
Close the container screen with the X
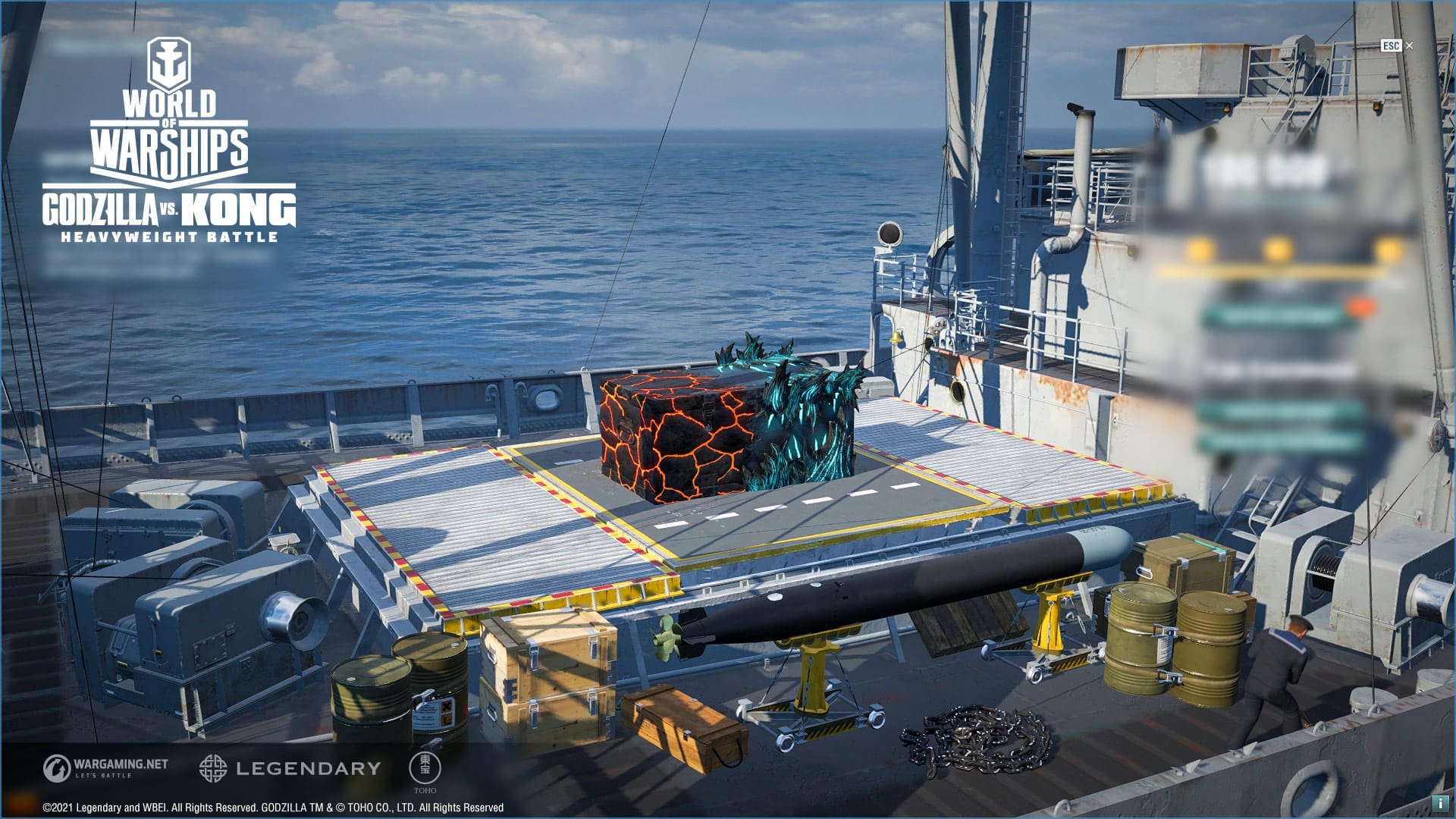(x=1410, y=45)
